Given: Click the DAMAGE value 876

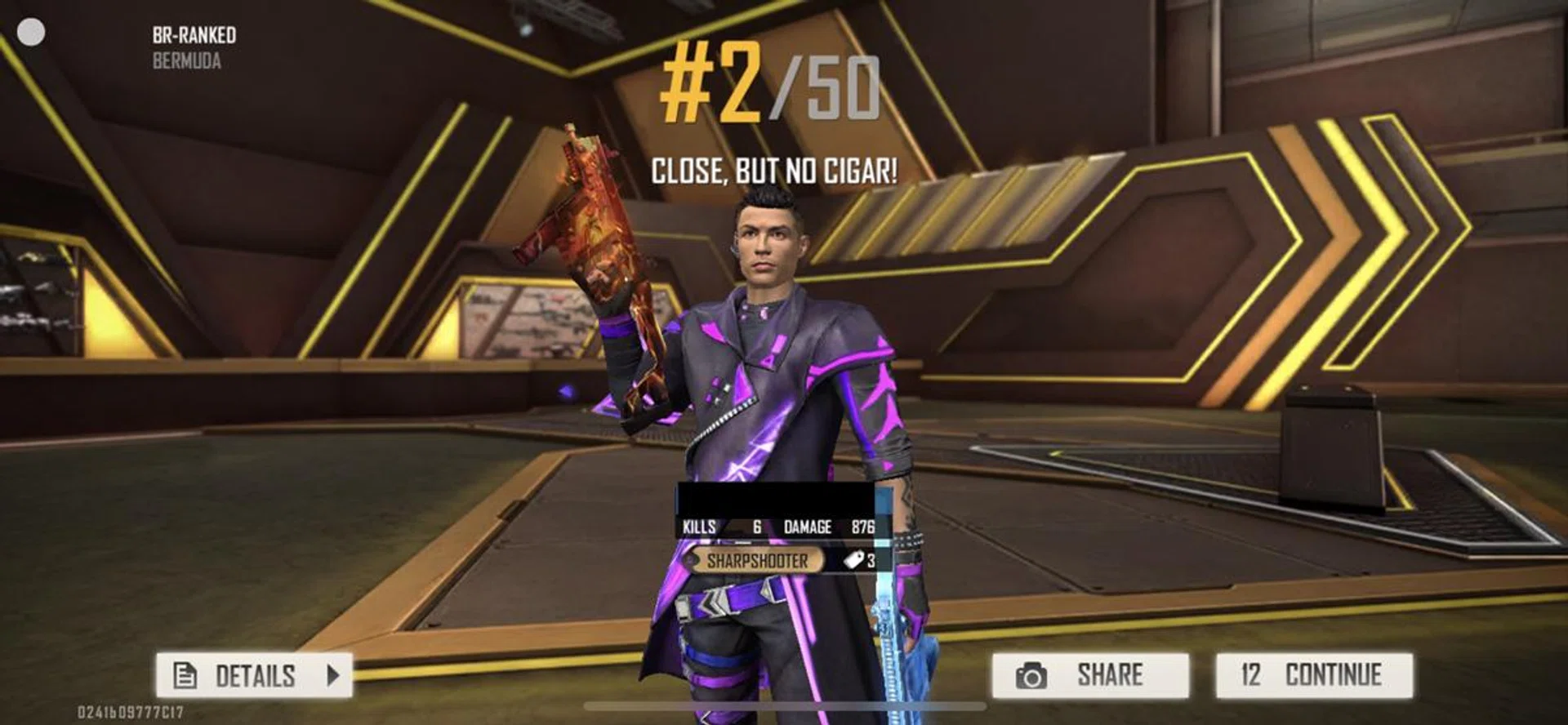Looking at the screenshot, I should [866, 527].
